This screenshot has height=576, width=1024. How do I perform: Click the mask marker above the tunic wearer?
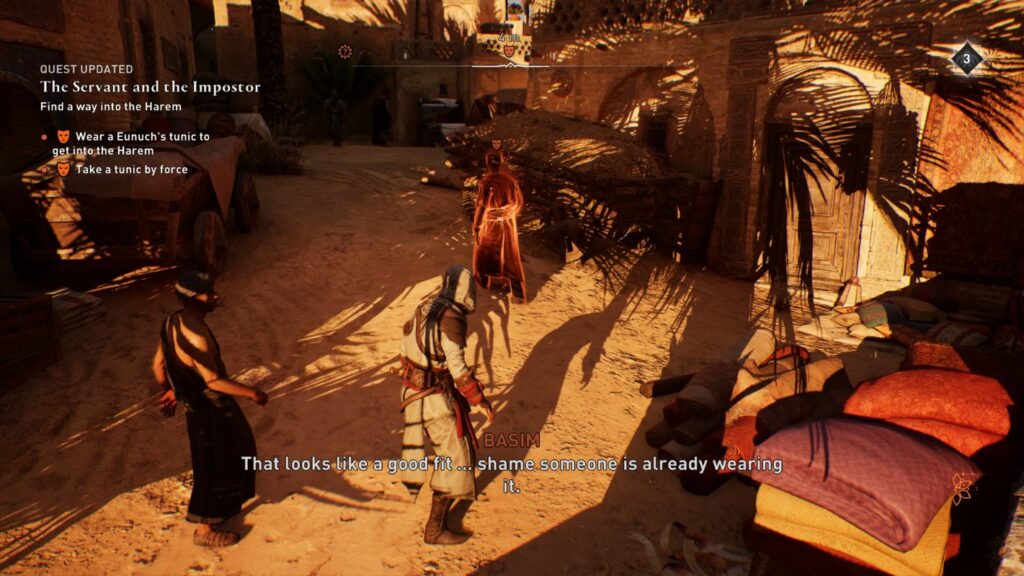click(495, 145)
